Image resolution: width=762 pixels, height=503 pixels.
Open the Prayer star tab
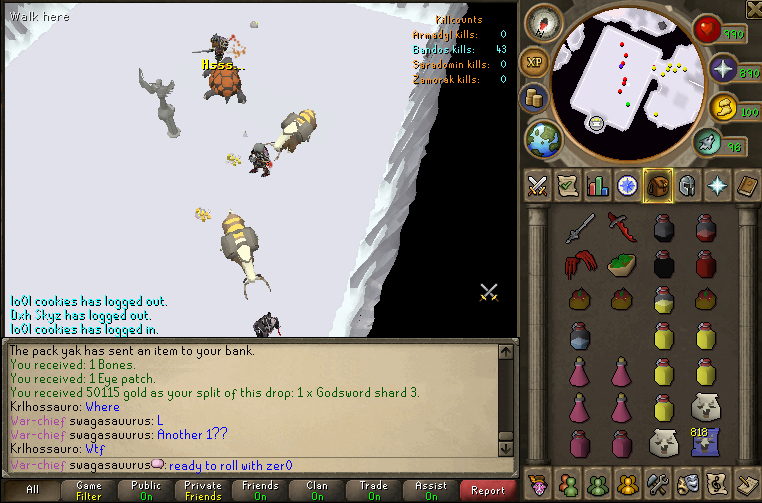(717, 185)
